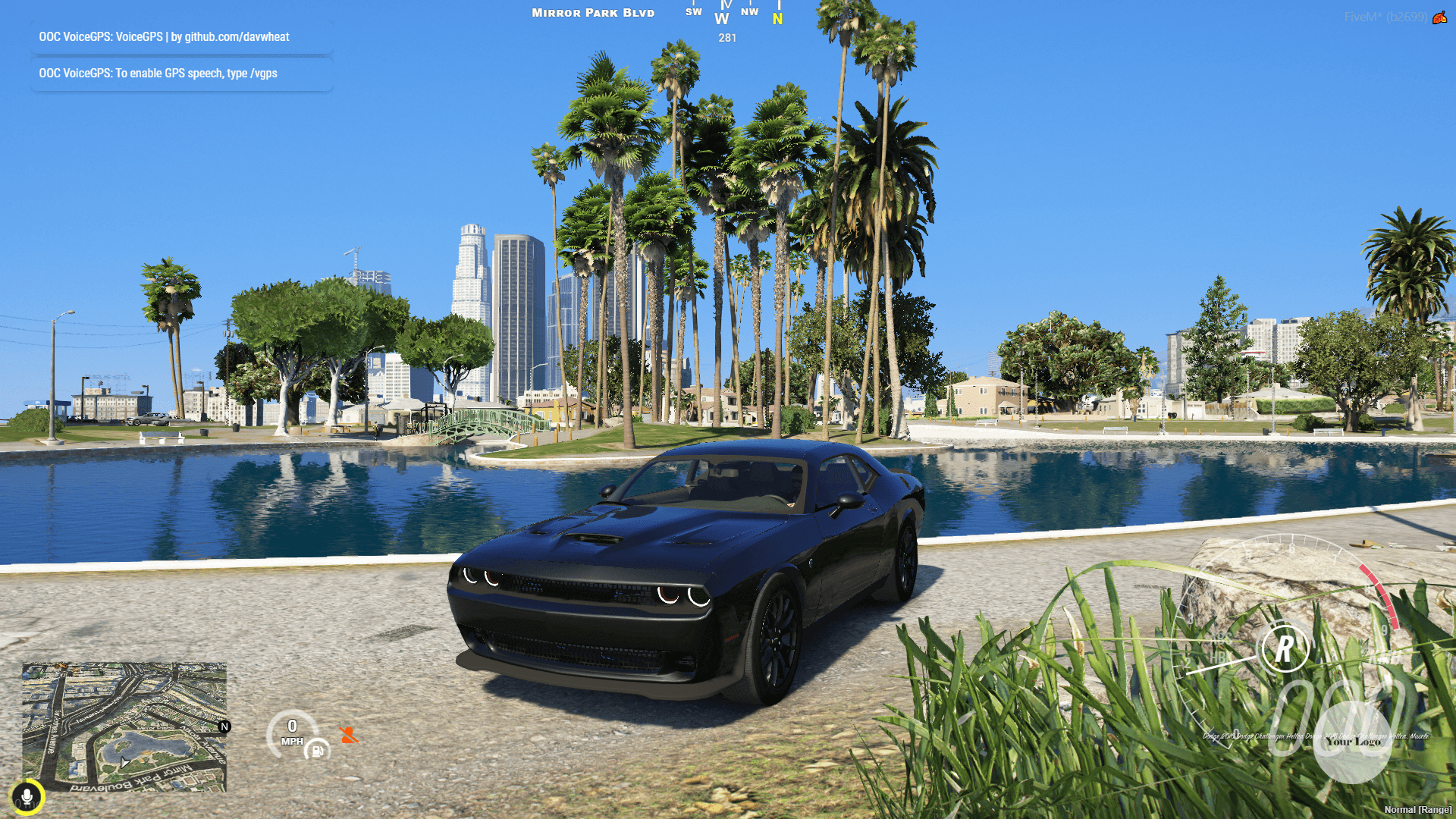The width and height of the screenshot is (1456, 819).
Task: Select the fuel pump icon near the speedometer
Action: tap(317, 751)
